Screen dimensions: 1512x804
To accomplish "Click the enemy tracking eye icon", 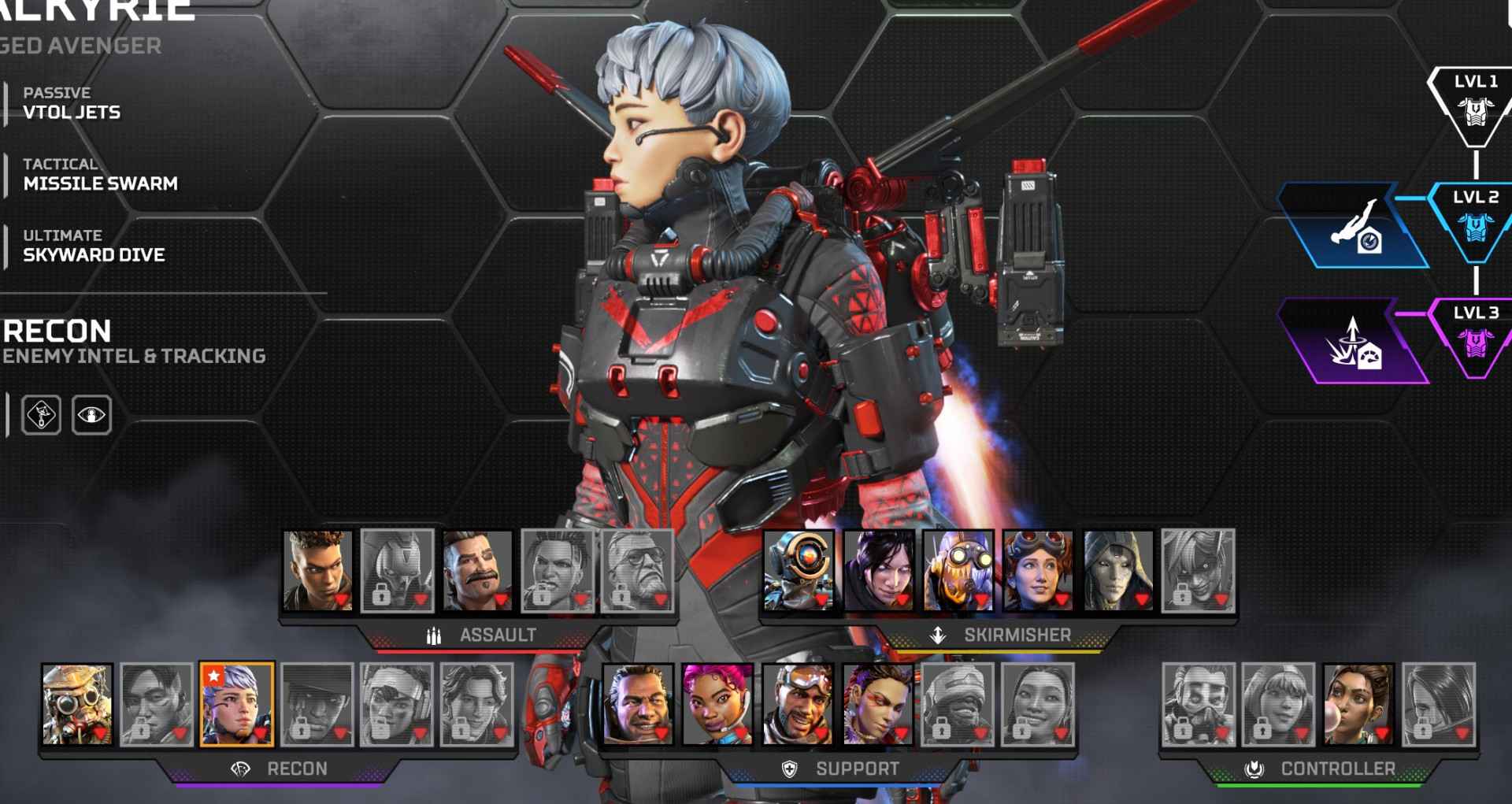I will (x=92, y=417).
